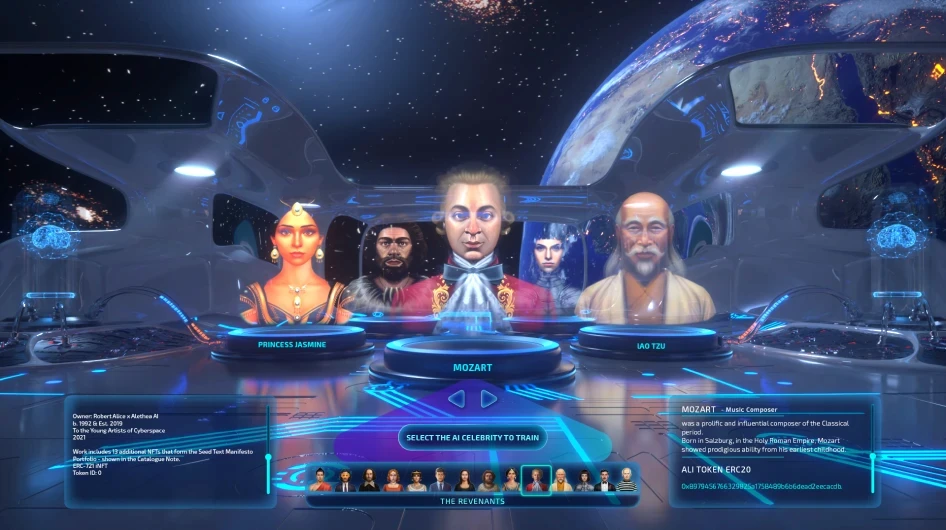This screenshot has width=946, height=530.
Task: Click the Mozart bio panel scrollbar handle
Action: [x=873, y=457]
